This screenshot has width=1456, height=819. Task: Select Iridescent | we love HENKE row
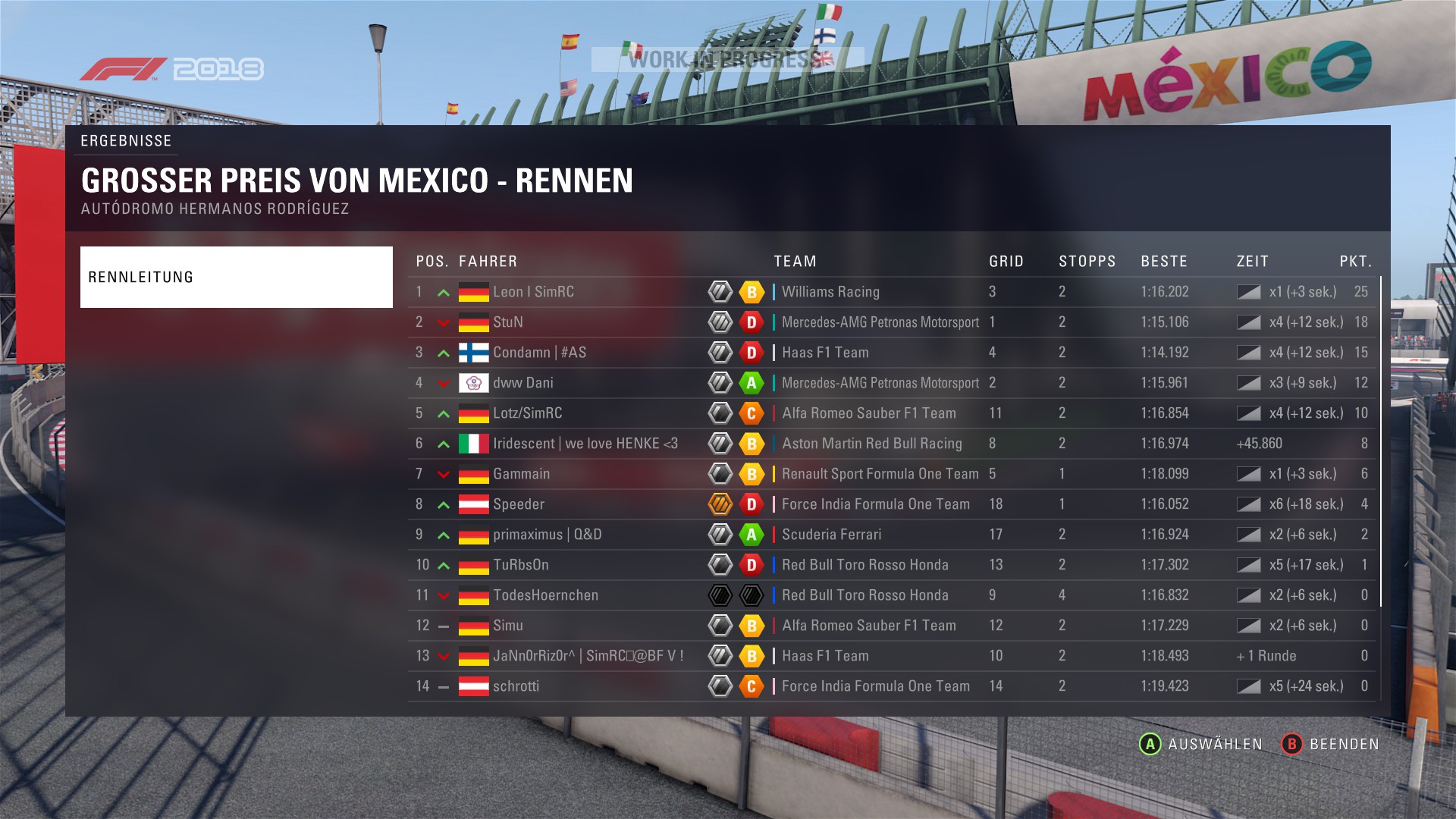coord(585,444)
